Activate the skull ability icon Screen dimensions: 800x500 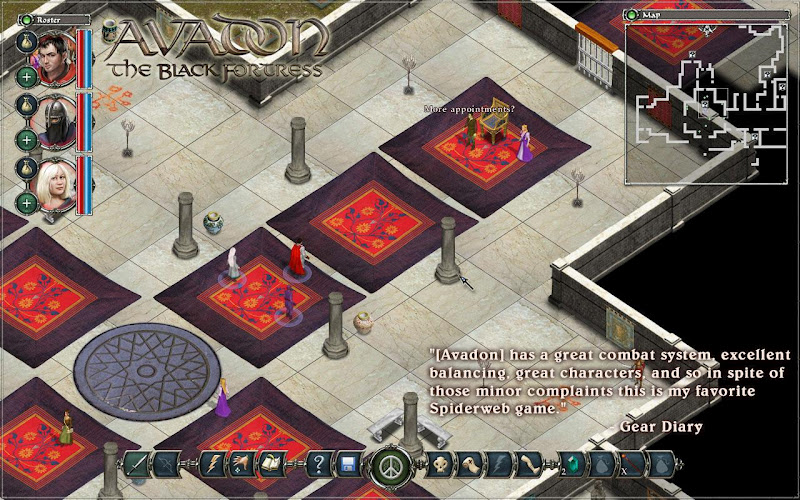click(x=440, y=464)
